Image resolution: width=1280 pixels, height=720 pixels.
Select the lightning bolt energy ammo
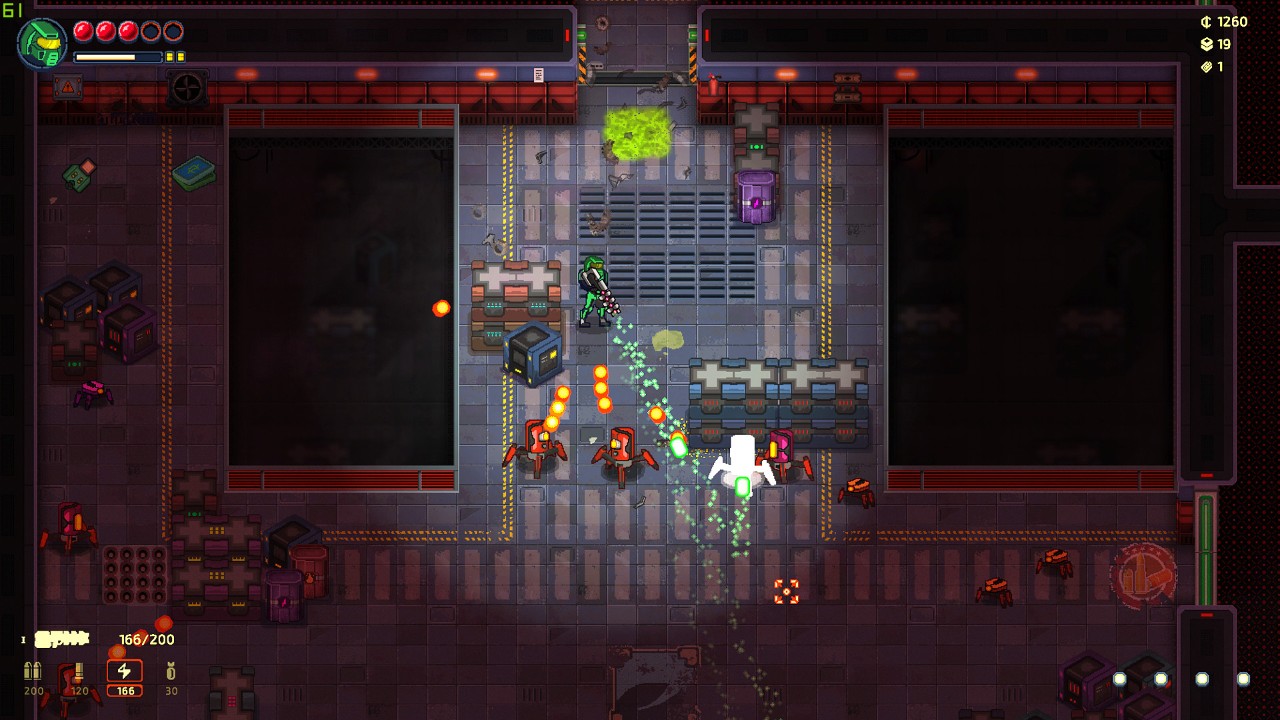[x=125, y=671]
